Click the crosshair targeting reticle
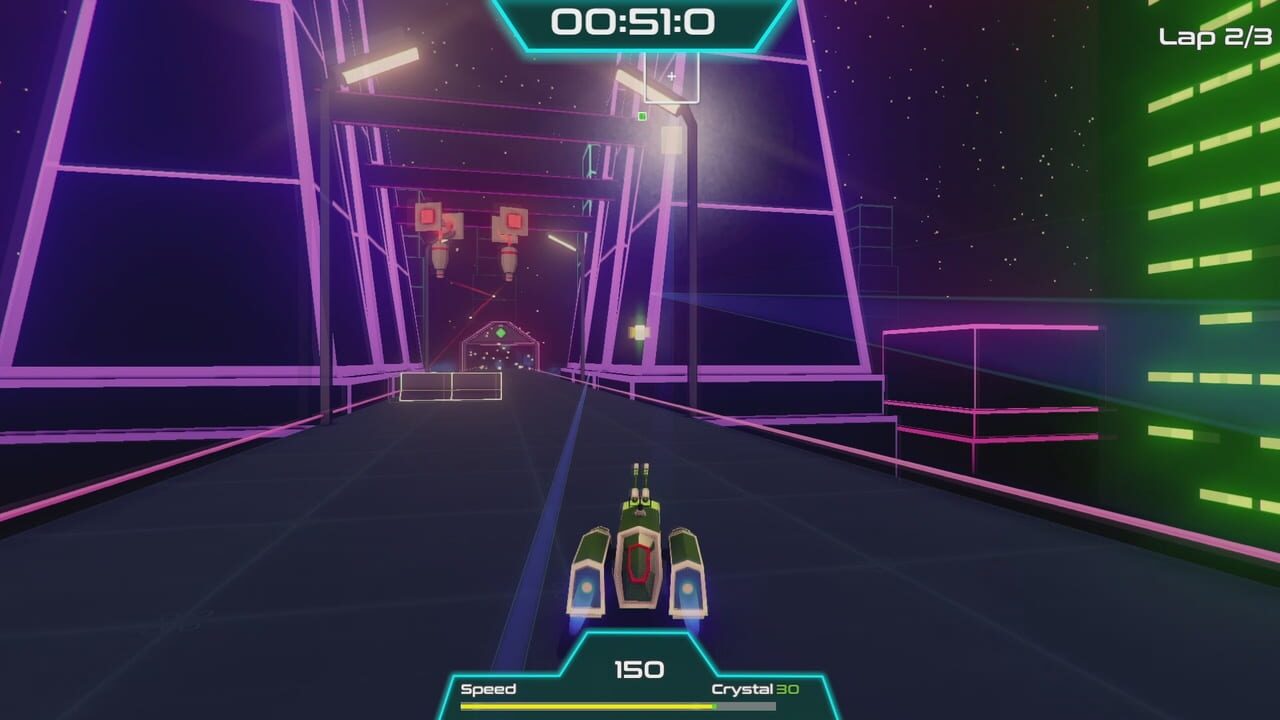The image size is (1280, 720). click(672, 76)
